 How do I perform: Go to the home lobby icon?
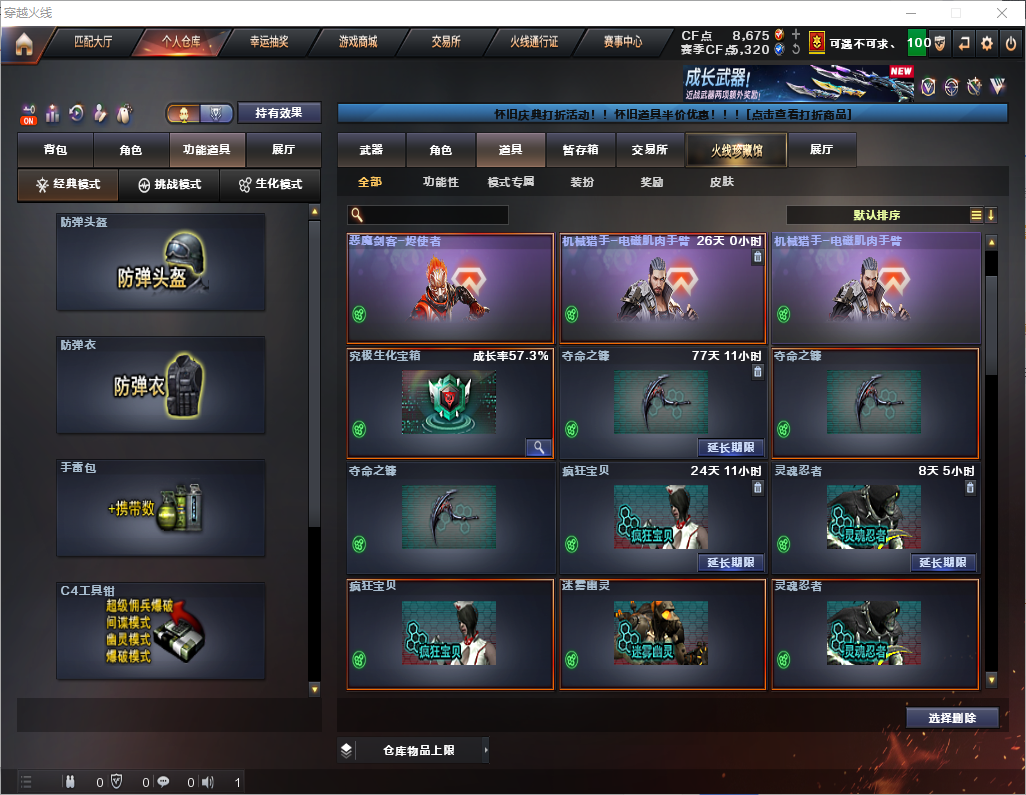pos(23,44)
